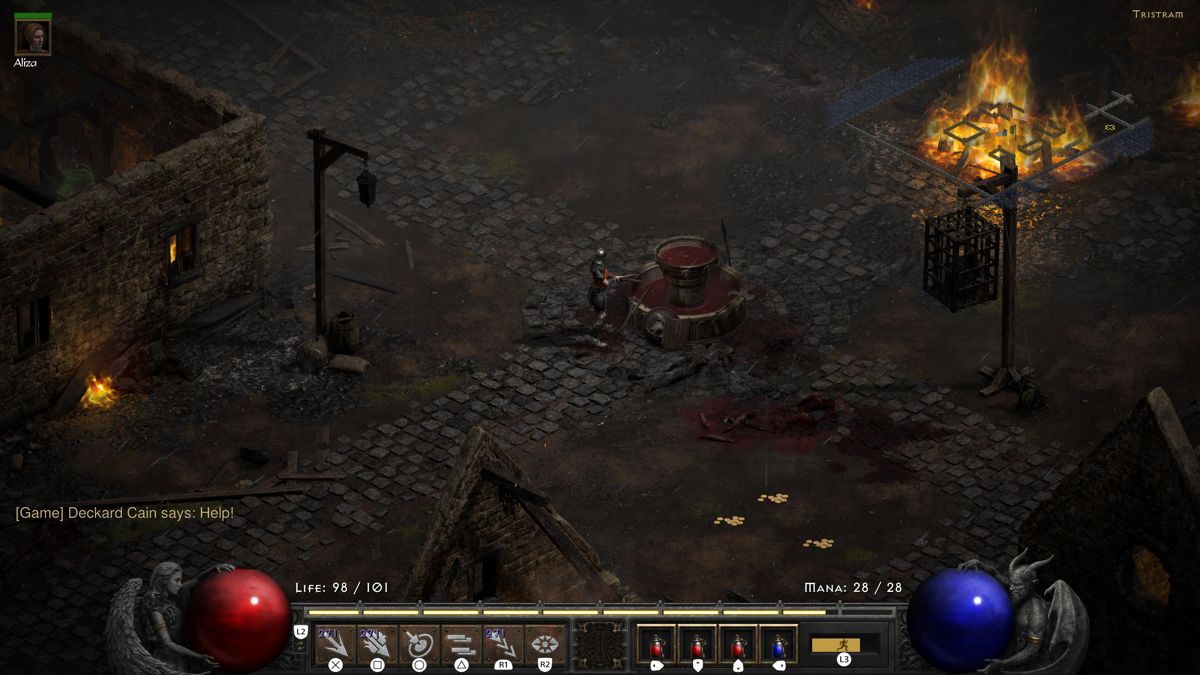Open the ornate grille mini panel
Image resolution: width=1200 pixels, height=675 pixels.
[x=601, y=643]
